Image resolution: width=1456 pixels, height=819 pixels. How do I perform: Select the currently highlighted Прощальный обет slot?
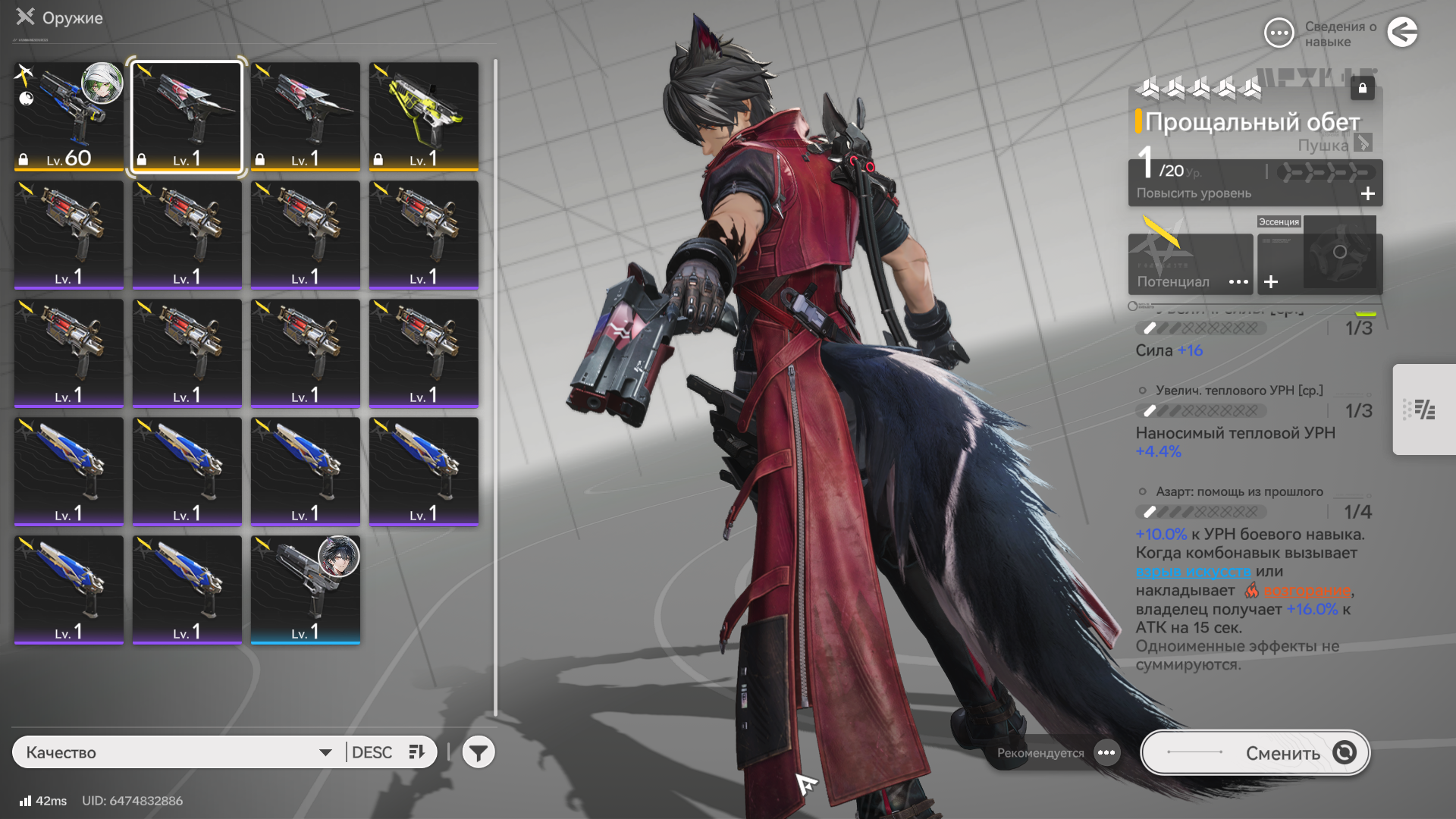pyautogui.click(x=187, y=116)
